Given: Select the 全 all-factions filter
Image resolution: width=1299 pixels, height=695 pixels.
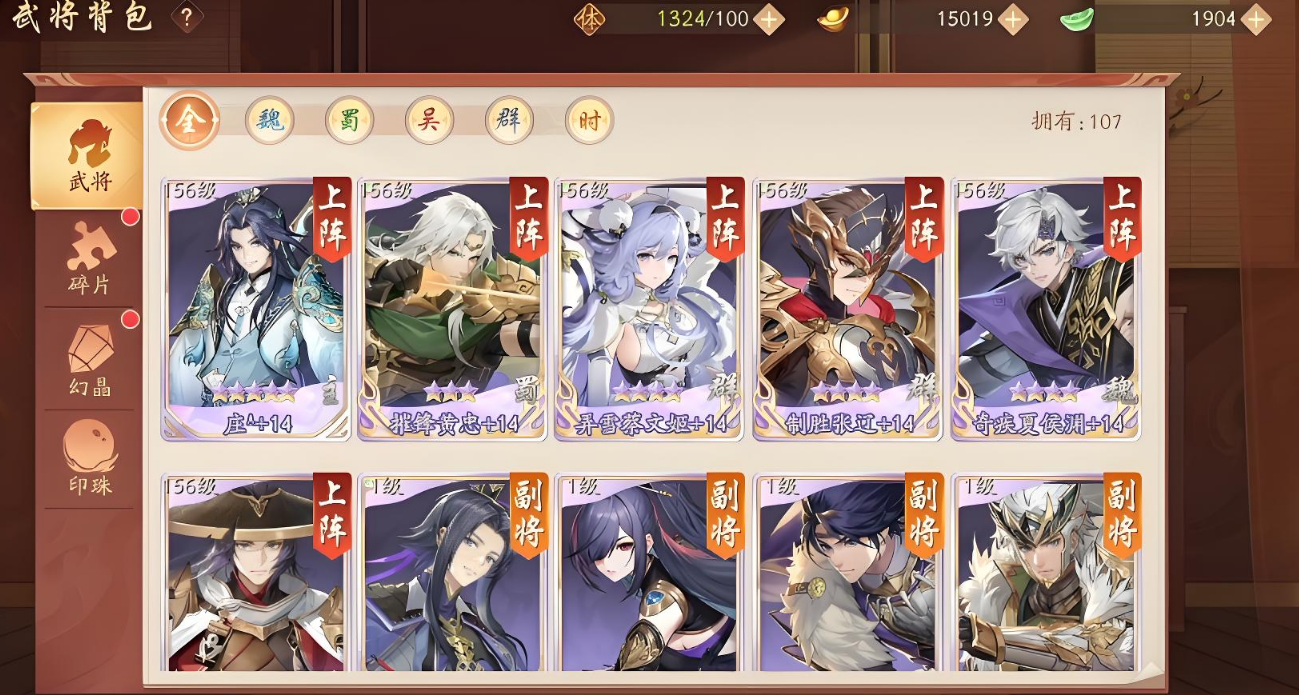Looking at the screenshot, I should pos(190,121).
